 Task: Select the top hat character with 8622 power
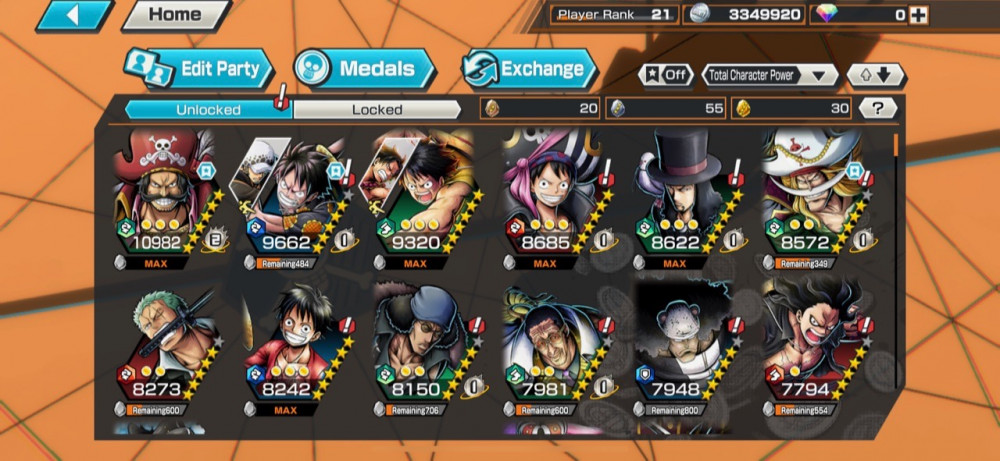[682, 198]
